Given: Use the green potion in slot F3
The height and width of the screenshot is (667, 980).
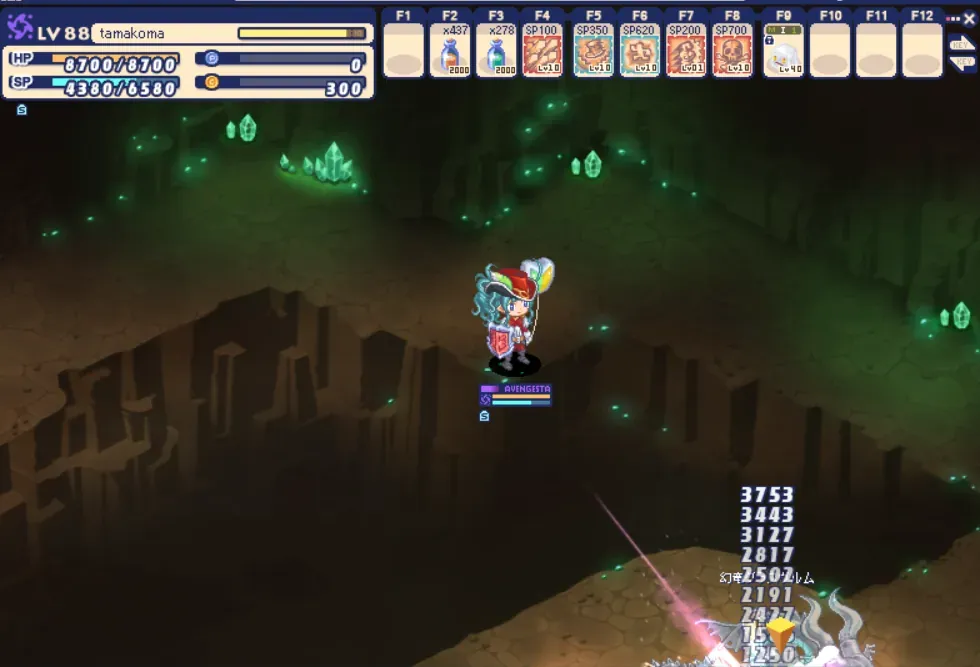Looking at the screenshot, I should (496, 51).
